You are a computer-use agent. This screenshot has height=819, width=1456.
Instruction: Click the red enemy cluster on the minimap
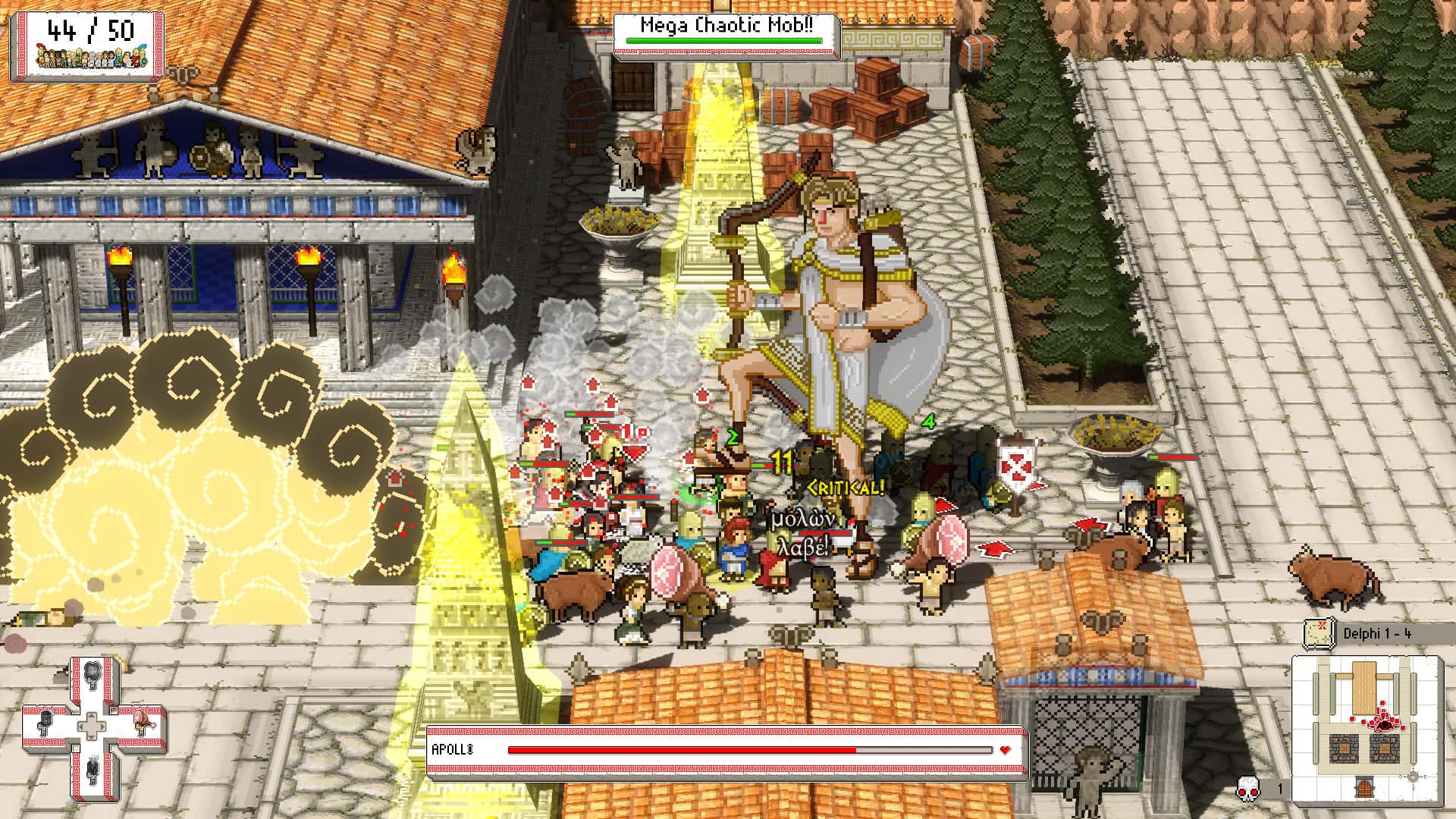1383,724
